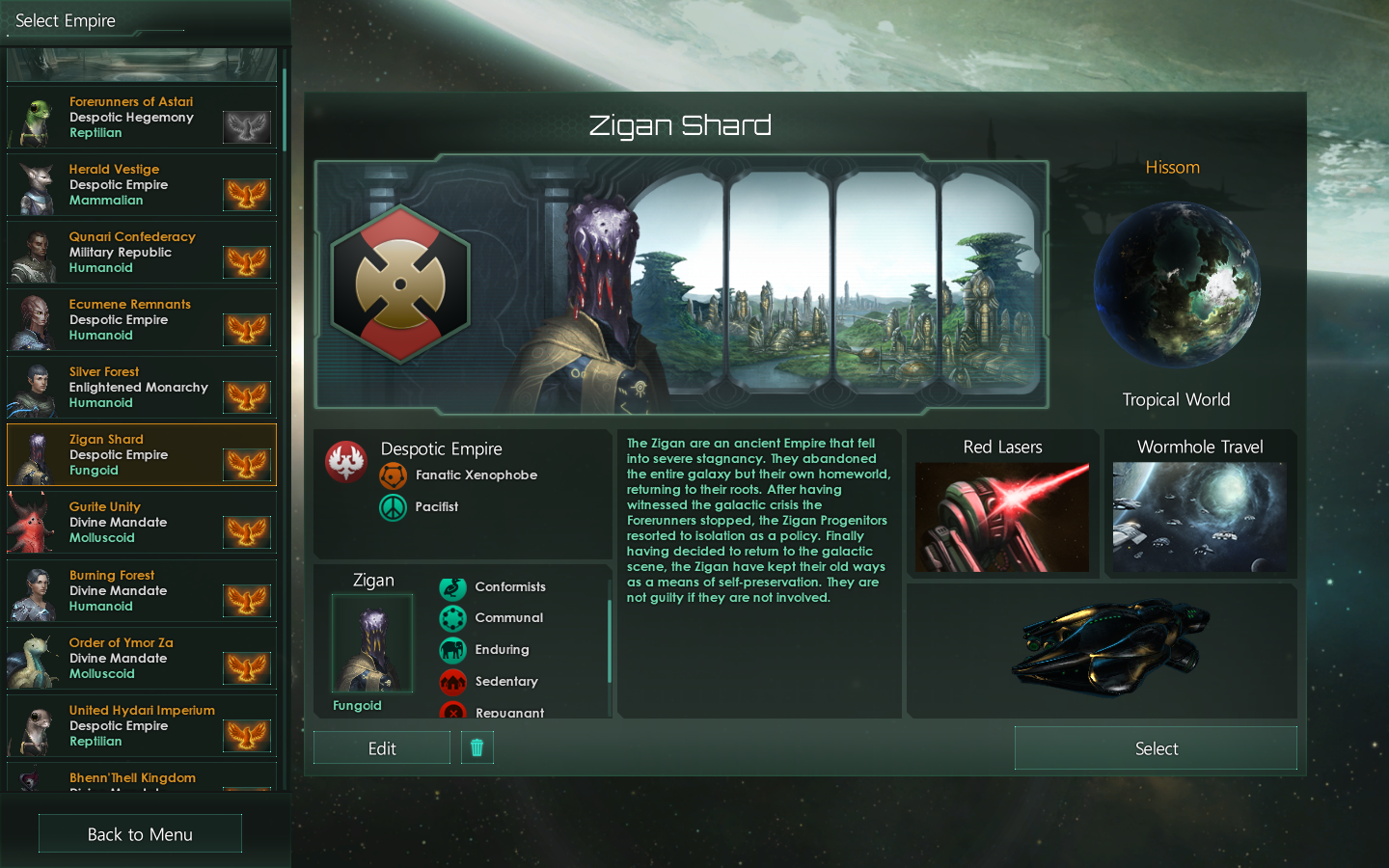This screenshot has height=868, width=1389.
Task: Click the Zigan Shard empire entry
Action: [141, 454]
